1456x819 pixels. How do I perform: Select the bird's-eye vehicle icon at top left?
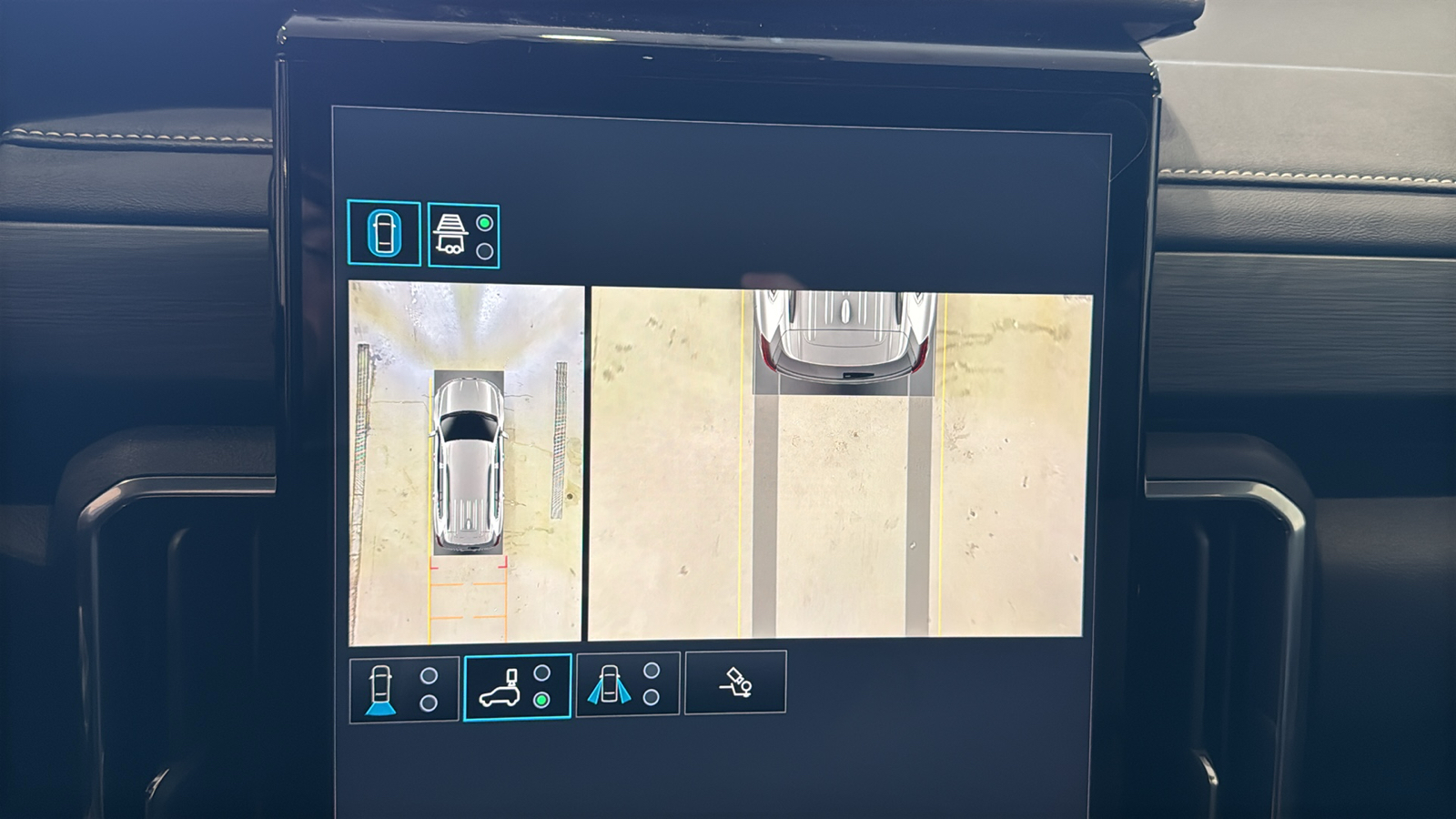[x=386, y=234]
